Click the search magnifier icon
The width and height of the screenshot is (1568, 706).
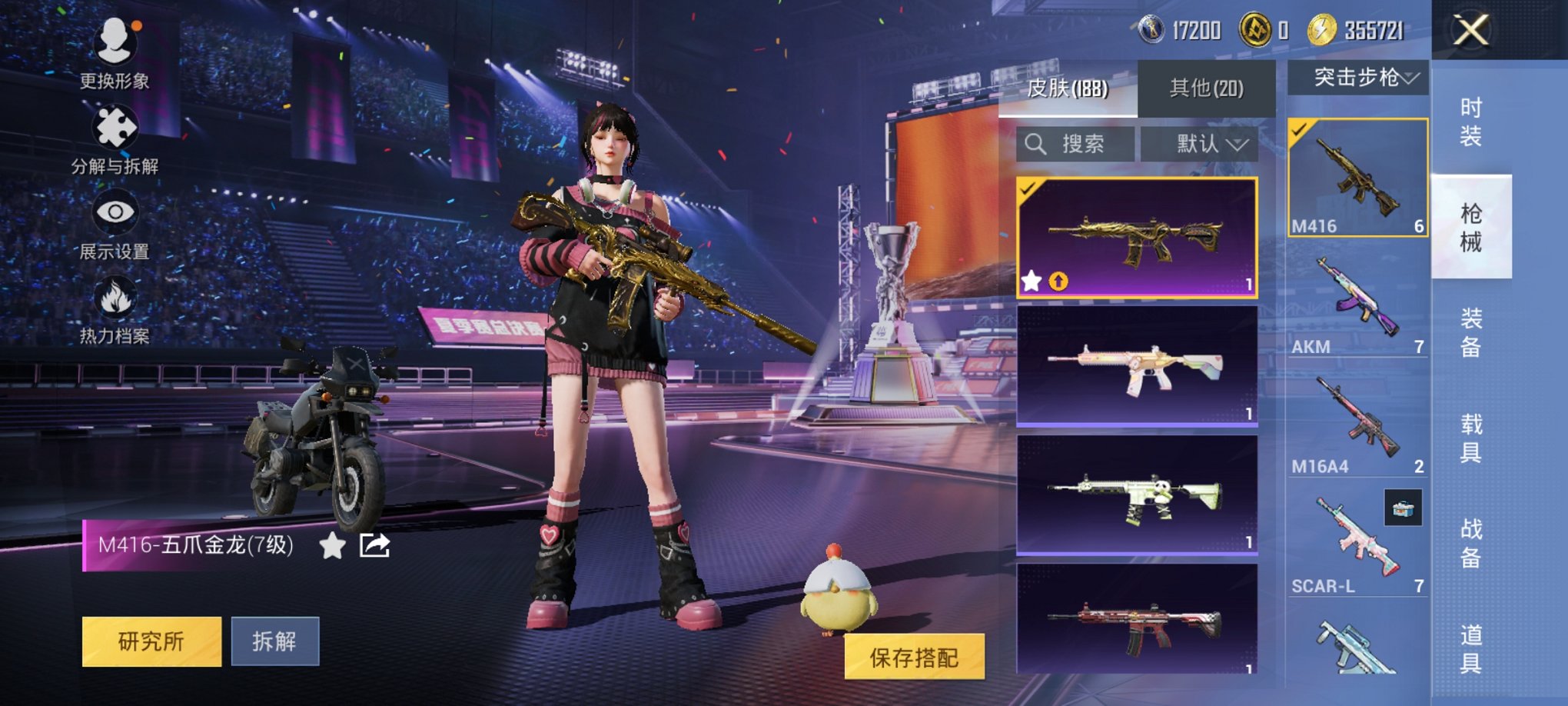click(x=1035, y=144)
